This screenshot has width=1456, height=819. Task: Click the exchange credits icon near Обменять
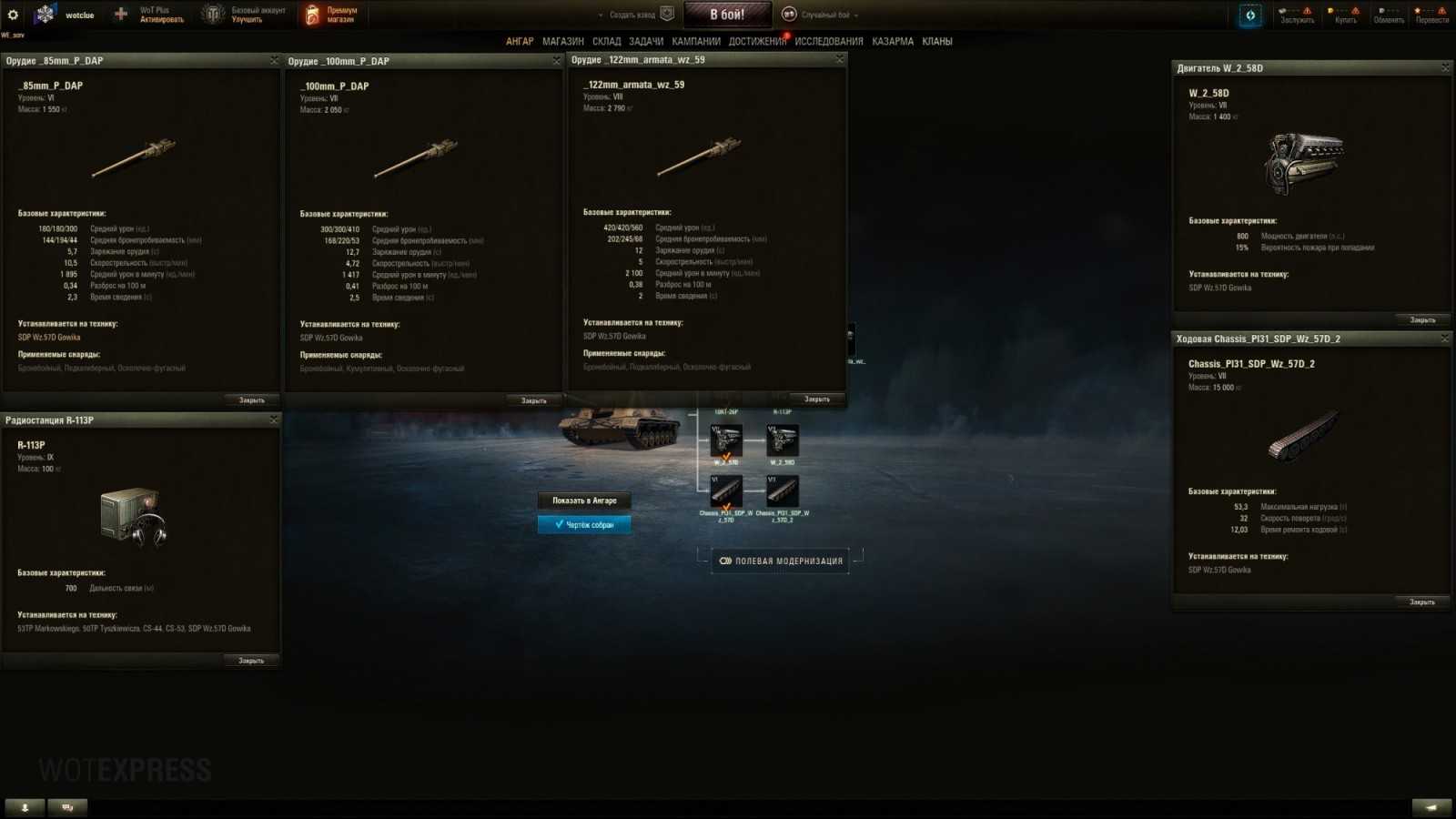point(1381,11)
